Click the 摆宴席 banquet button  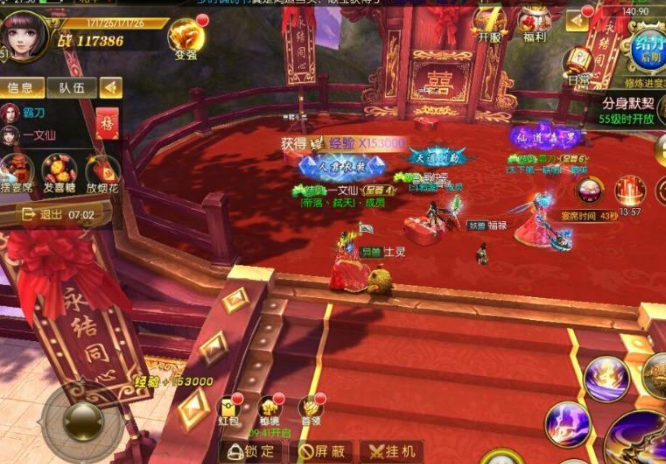point(16,170)
